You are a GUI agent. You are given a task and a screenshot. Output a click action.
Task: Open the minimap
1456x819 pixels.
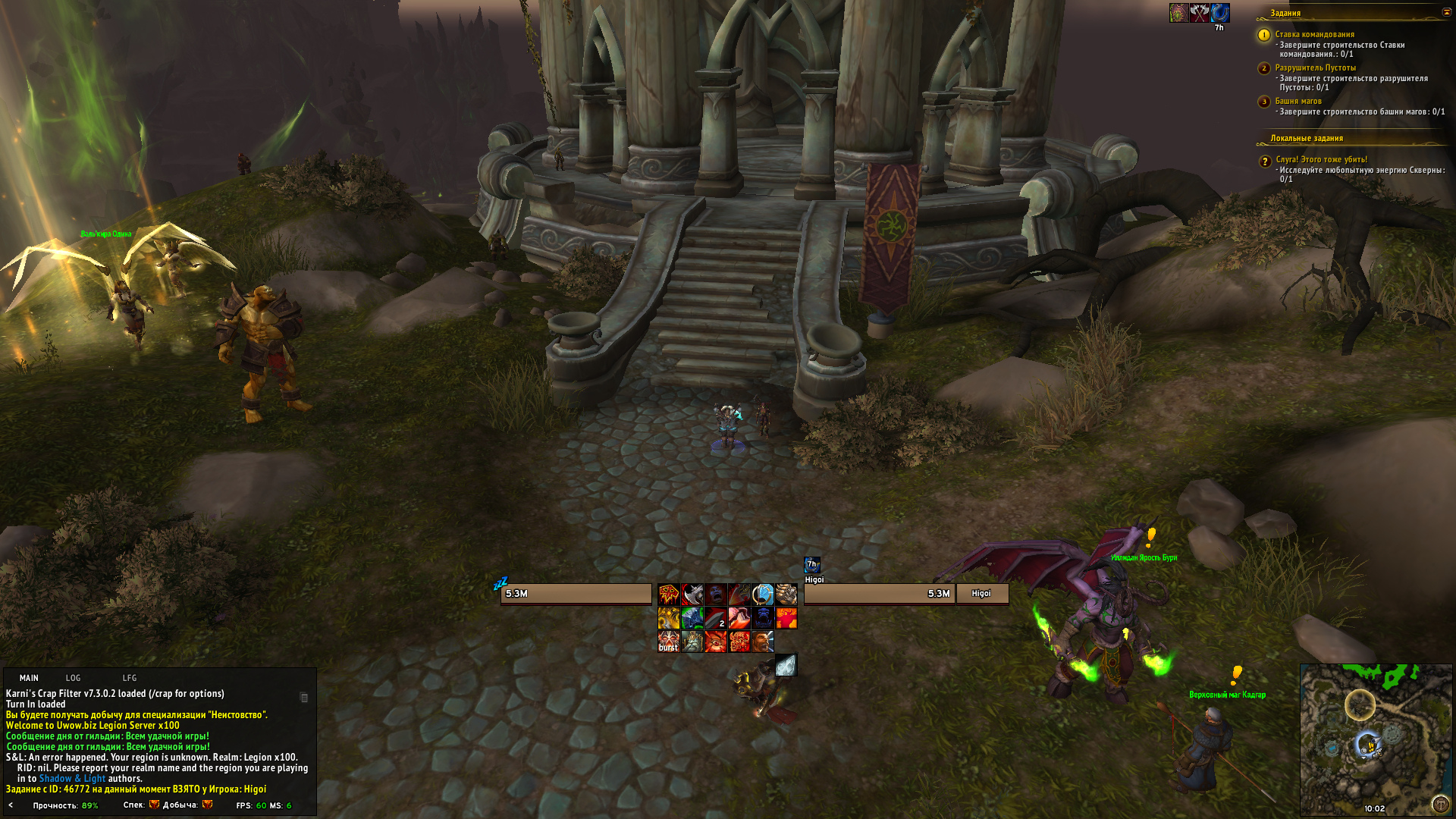(x=1375, y=739)
